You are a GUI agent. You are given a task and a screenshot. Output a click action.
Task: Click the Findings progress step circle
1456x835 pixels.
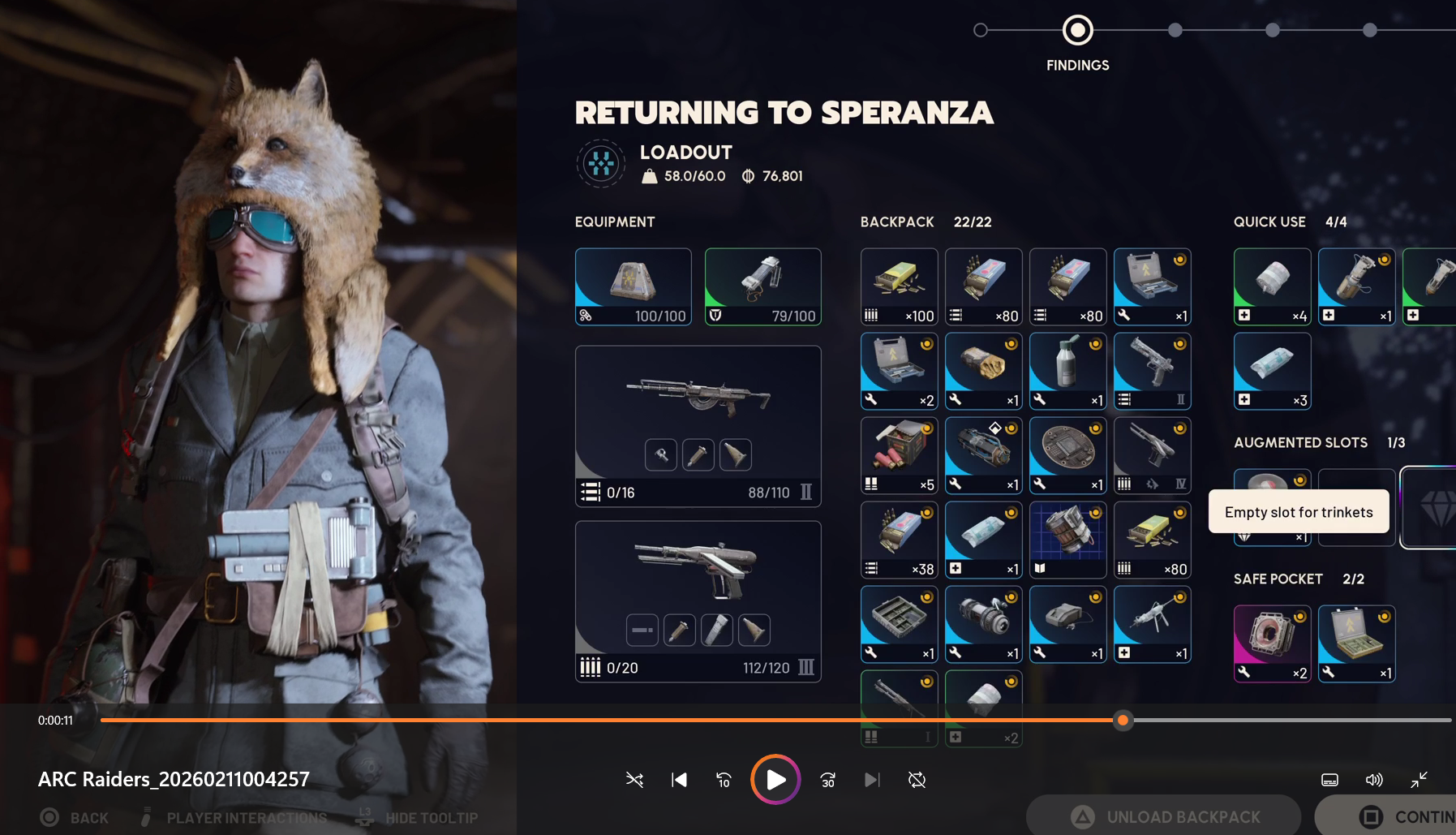(x=1077, y=31)
